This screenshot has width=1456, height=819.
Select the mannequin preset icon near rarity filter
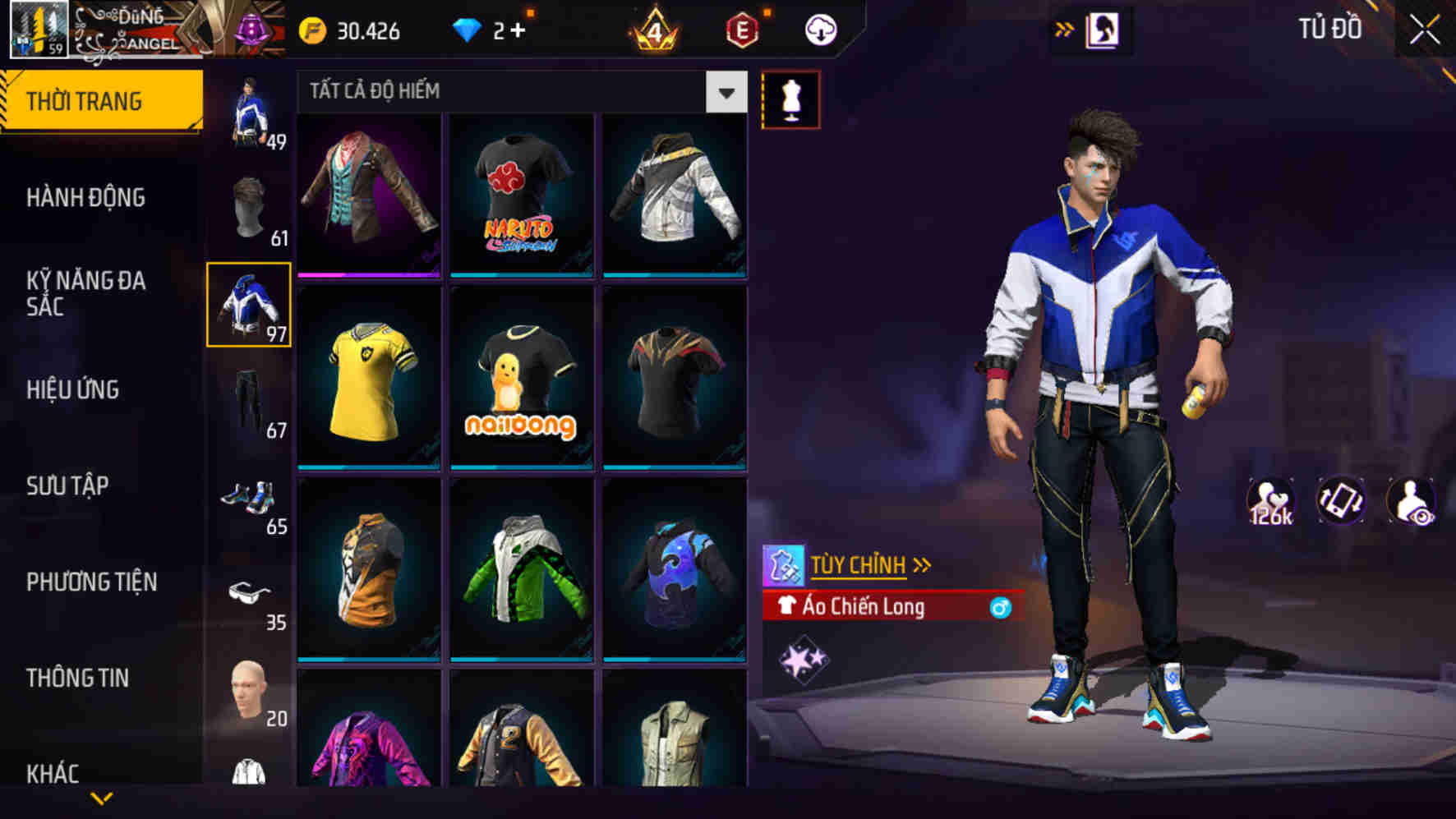(791, 99)
